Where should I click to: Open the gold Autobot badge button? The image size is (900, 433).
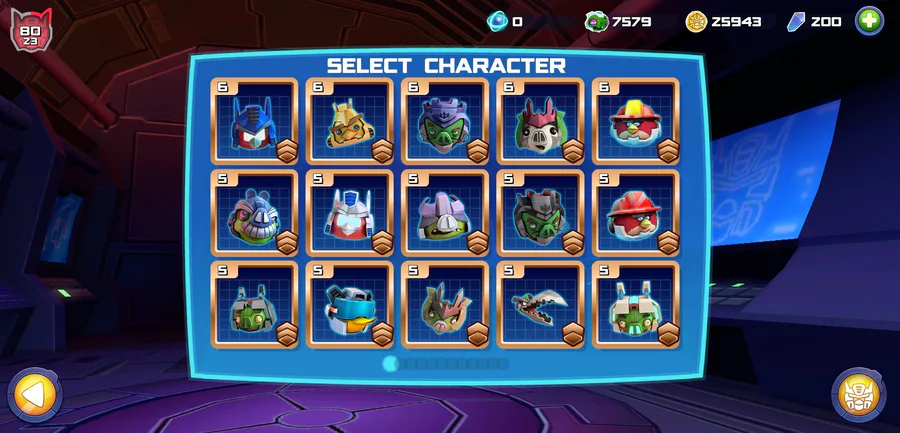859,395
